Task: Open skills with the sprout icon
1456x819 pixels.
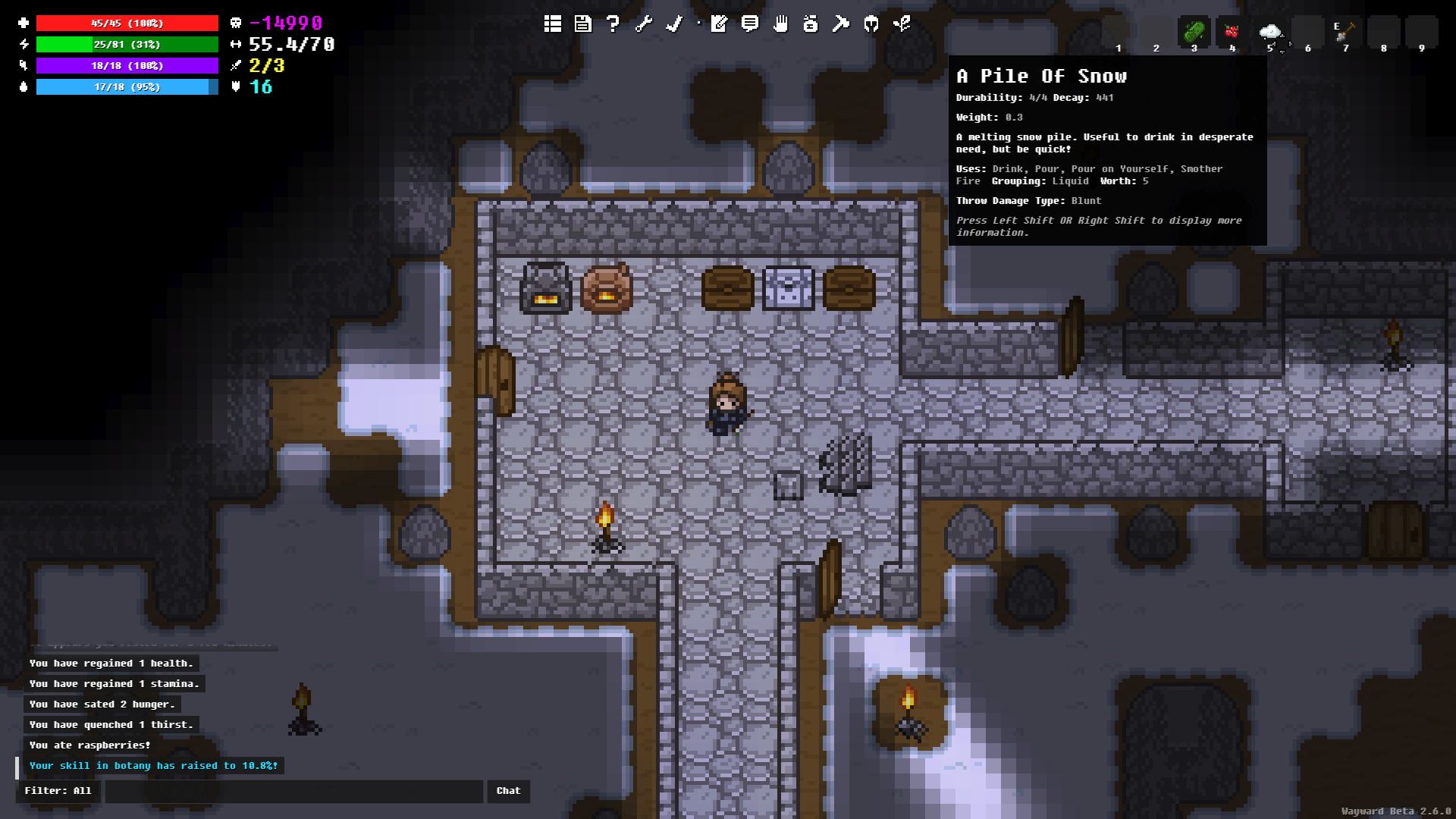Action: (x=902, y=24)
